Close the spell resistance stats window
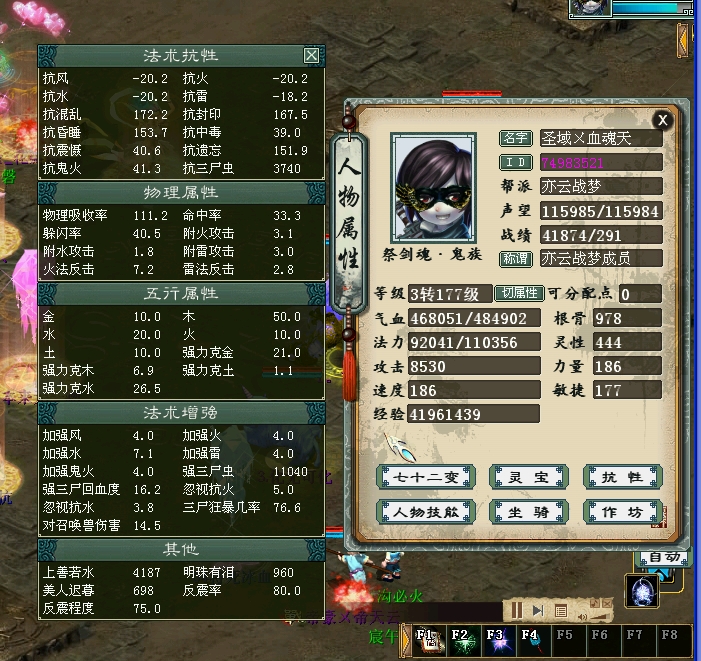 click(x=311, y=56)
